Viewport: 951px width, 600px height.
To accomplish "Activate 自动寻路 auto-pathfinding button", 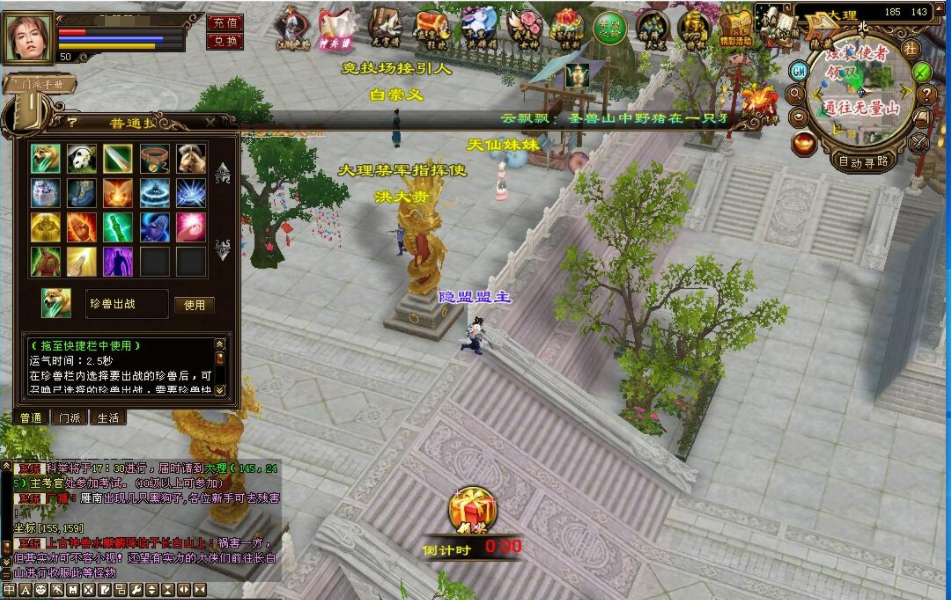I will point(864,161).
